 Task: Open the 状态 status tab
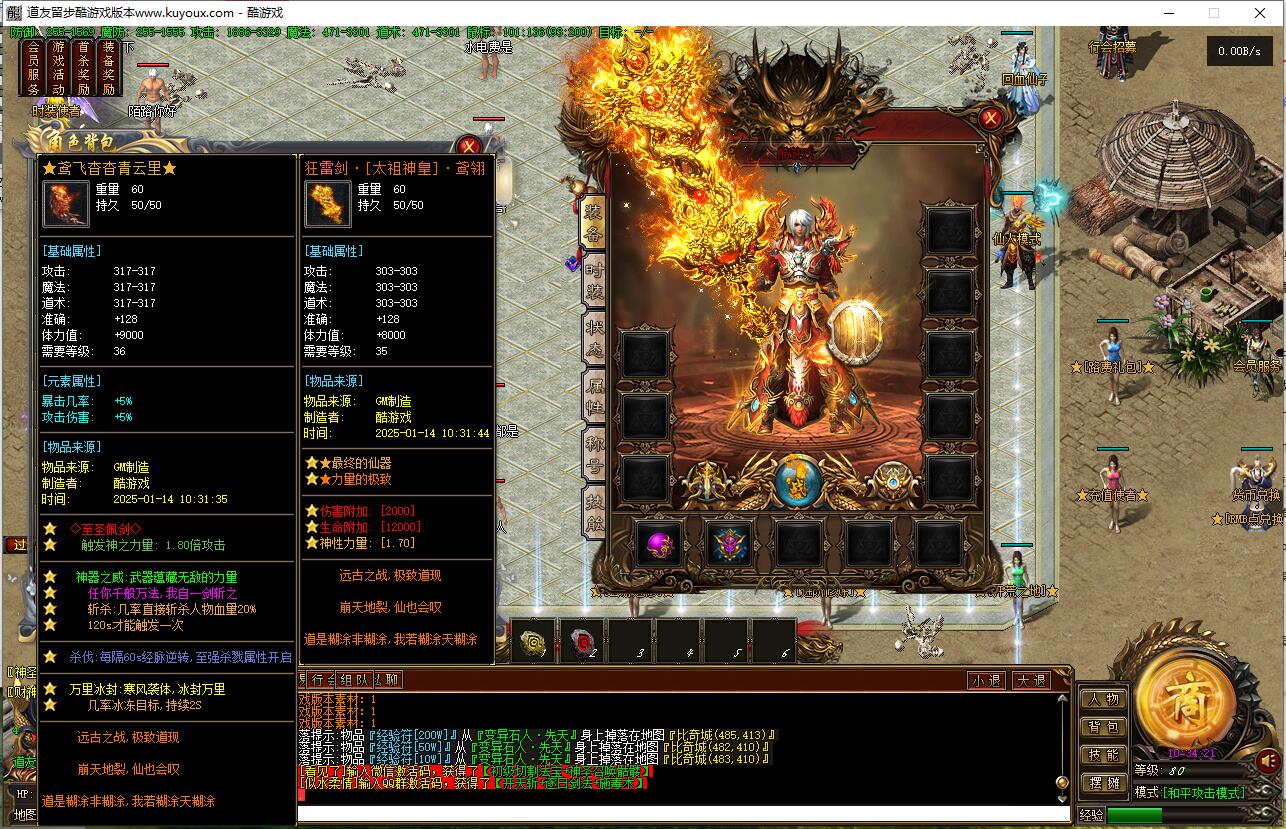click(x=594, y=340)
